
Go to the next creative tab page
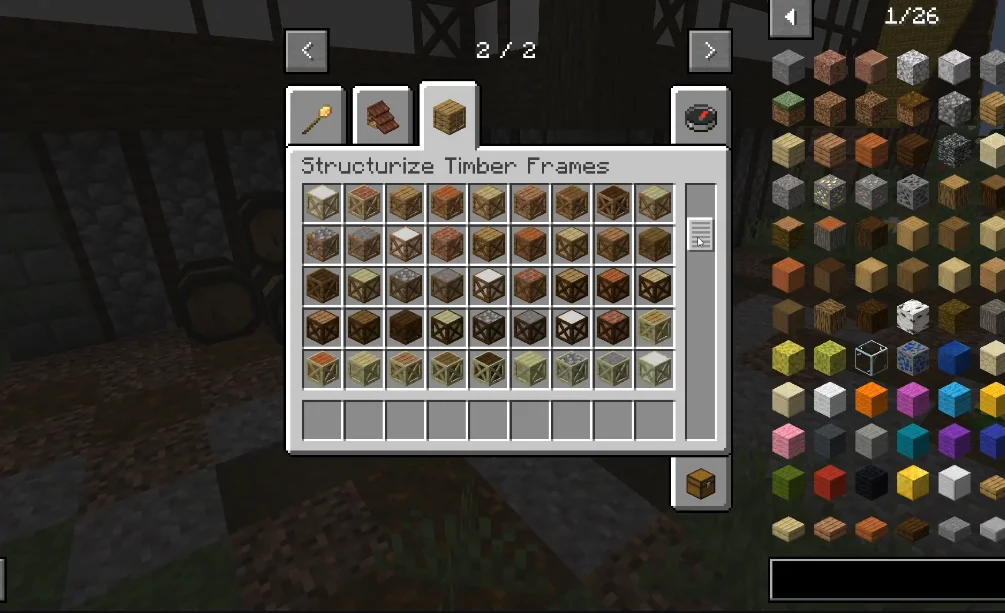tap(710, 51)
